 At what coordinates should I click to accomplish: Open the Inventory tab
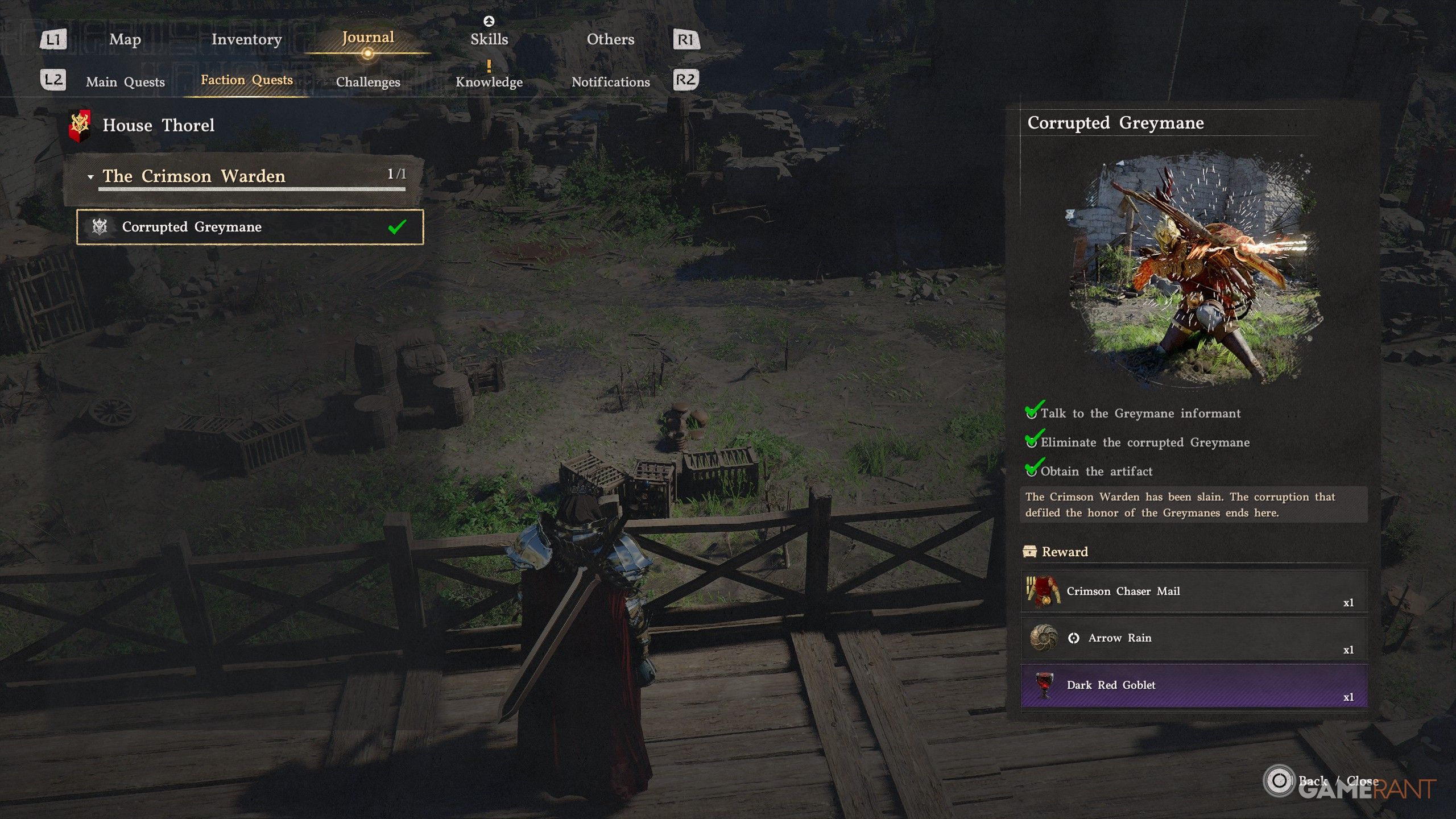point(246,39)
